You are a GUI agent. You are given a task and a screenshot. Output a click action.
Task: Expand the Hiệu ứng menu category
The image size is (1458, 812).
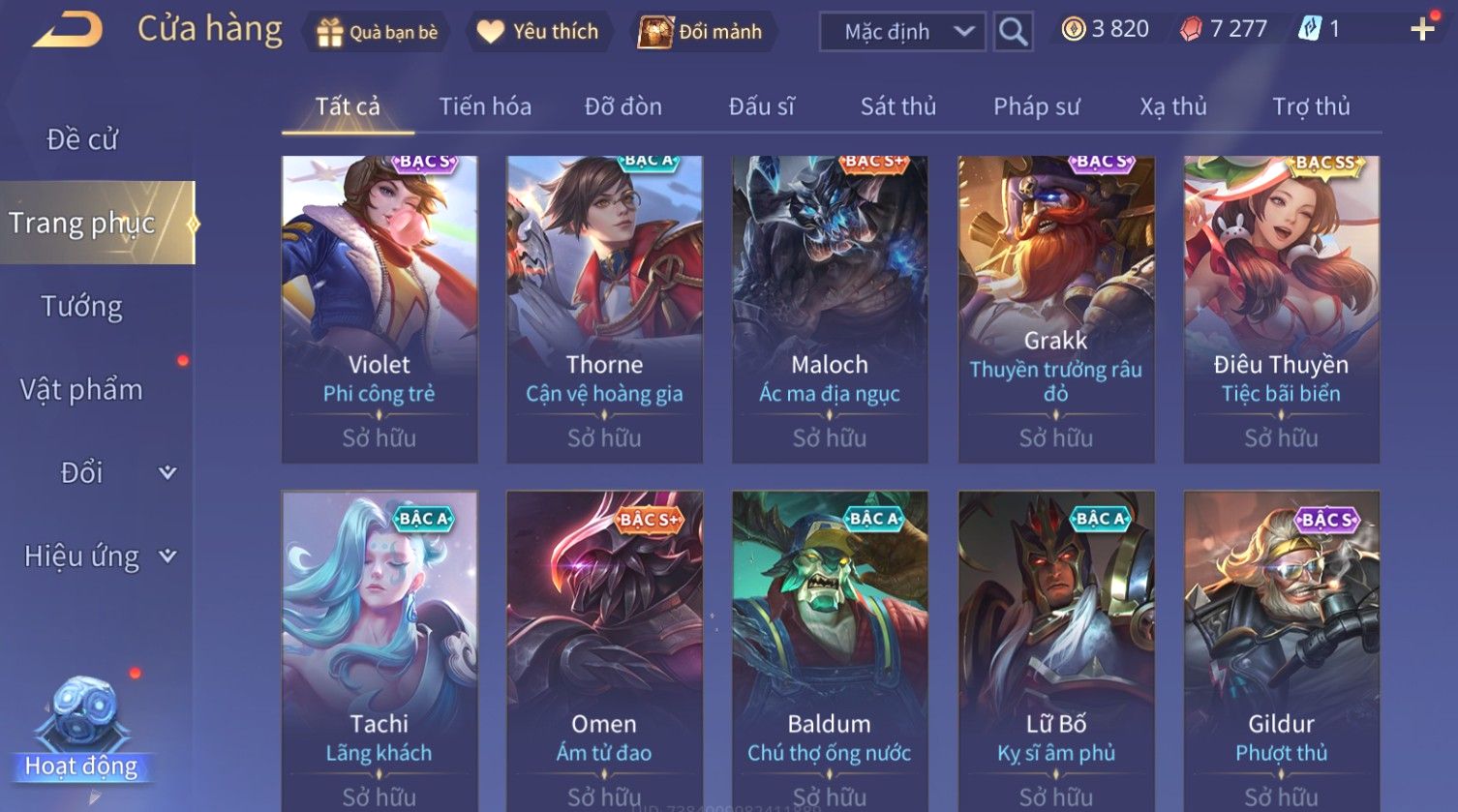pyautogui.click(x=99, y=556)
